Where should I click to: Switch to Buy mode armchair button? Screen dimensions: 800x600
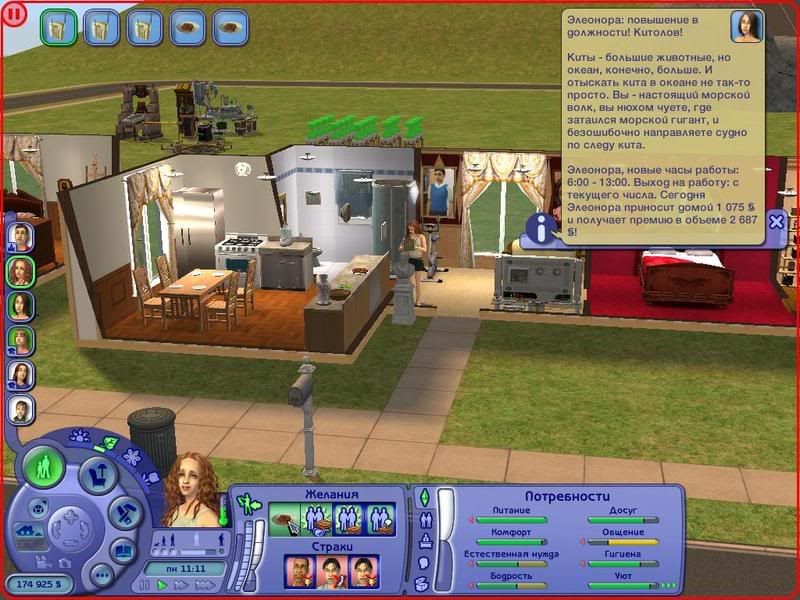tap(96, 473)
